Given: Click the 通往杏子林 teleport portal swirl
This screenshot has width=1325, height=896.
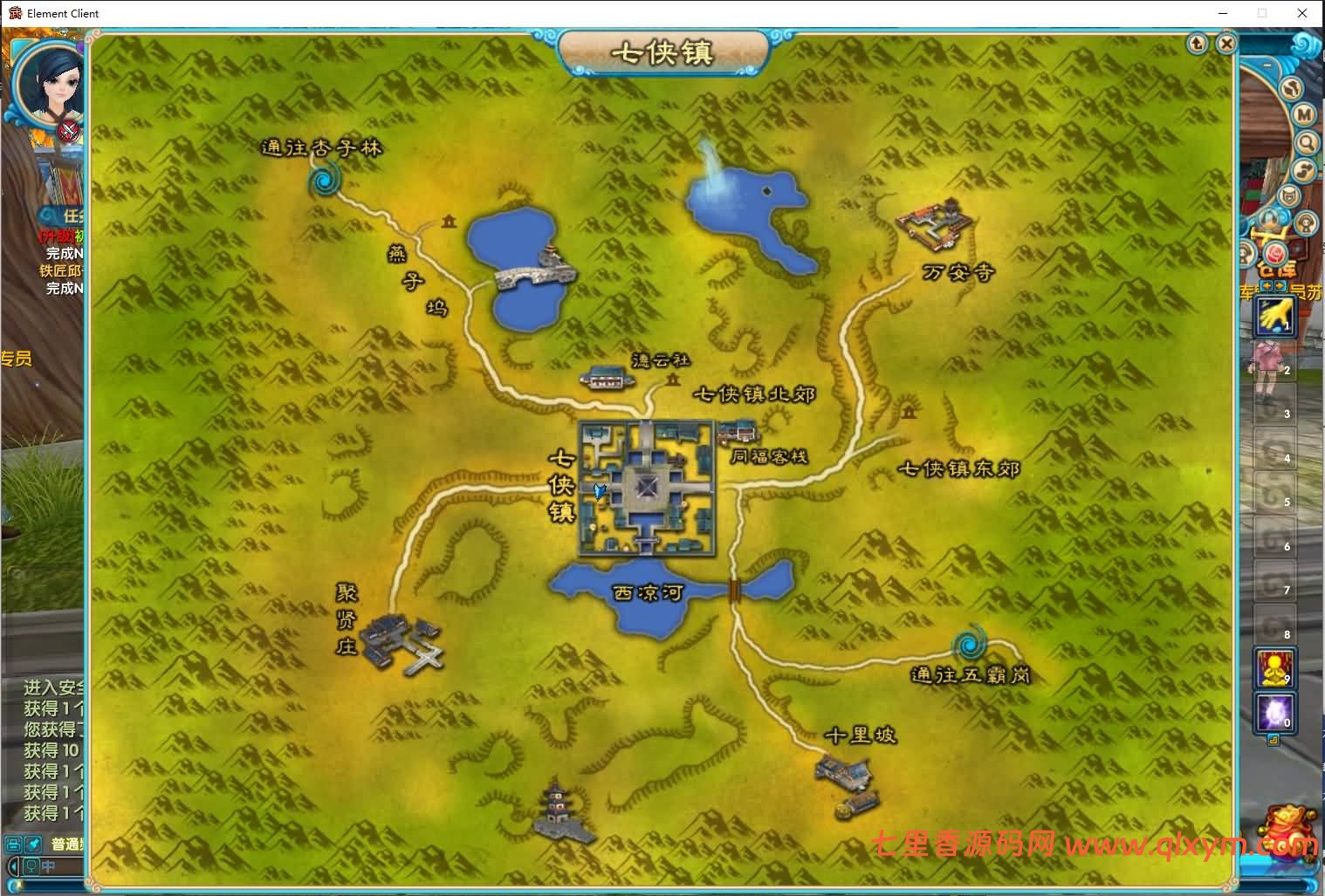Looking at the screenshot, I should click(x=325, y=180).
